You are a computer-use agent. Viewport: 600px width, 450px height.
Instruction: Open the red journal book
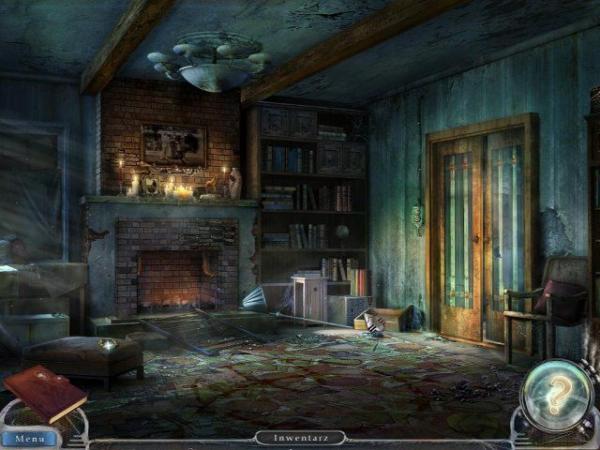click(x=44, y=393)
